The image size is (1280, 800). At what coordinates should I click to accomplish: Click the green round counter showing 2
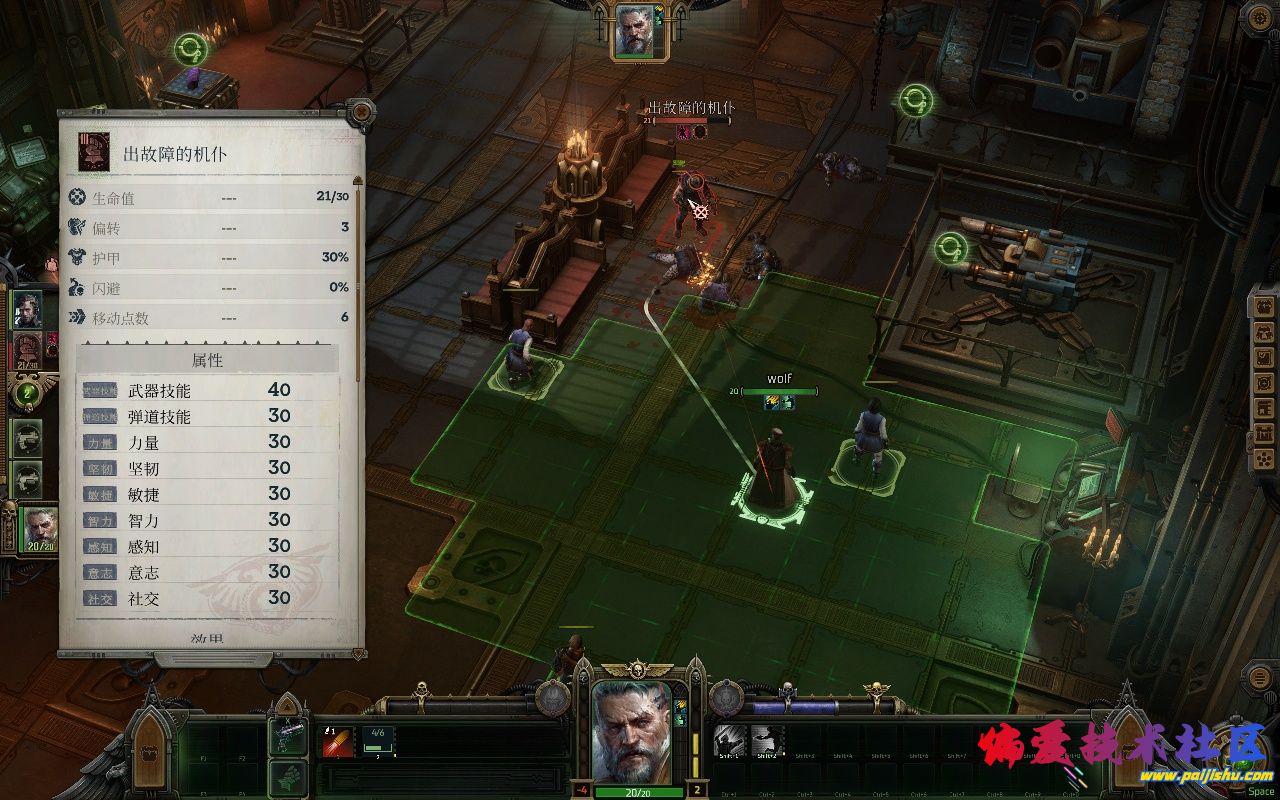tap(27, 393)
